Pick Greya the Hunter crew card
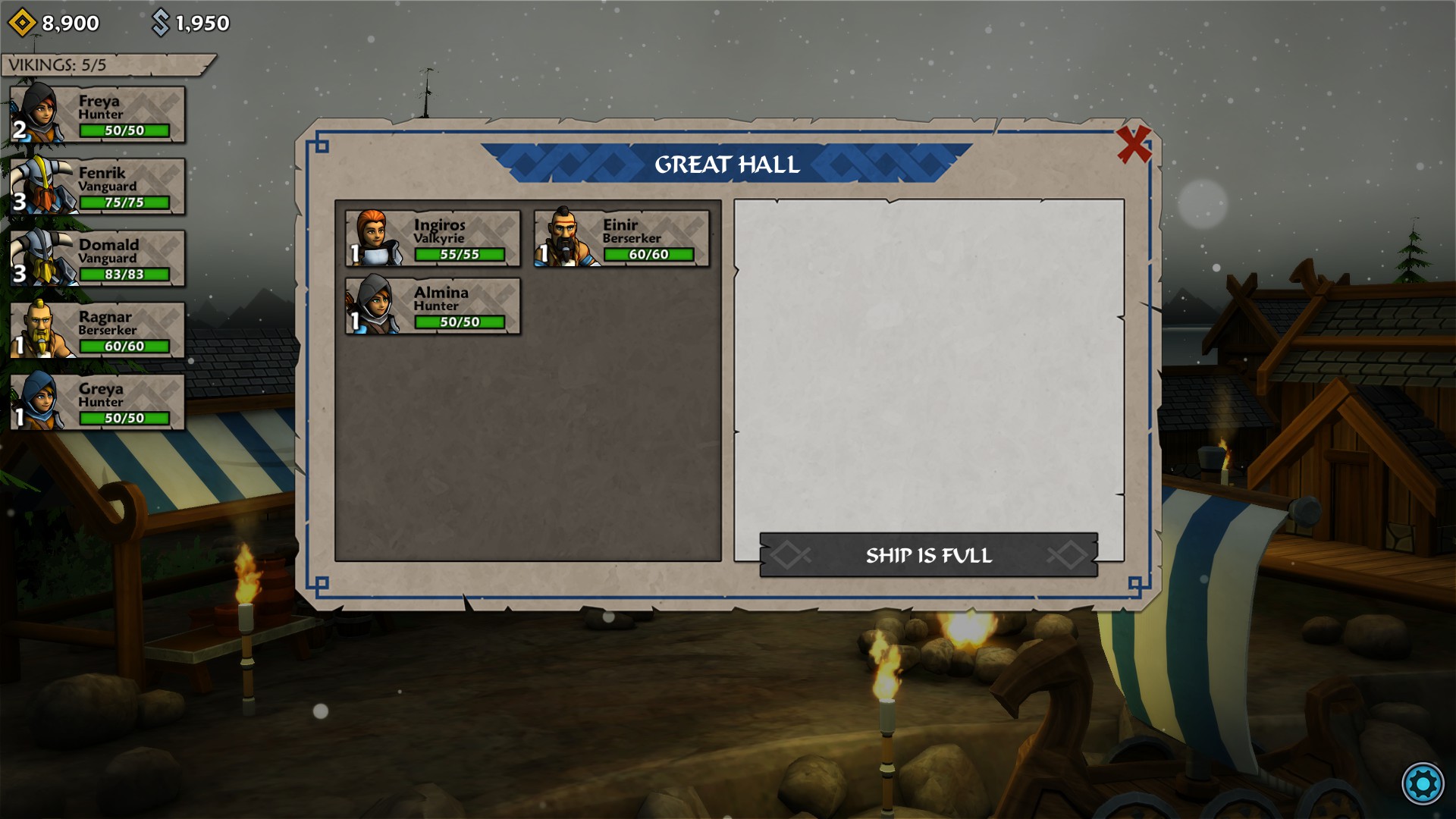 pos(98,403)
